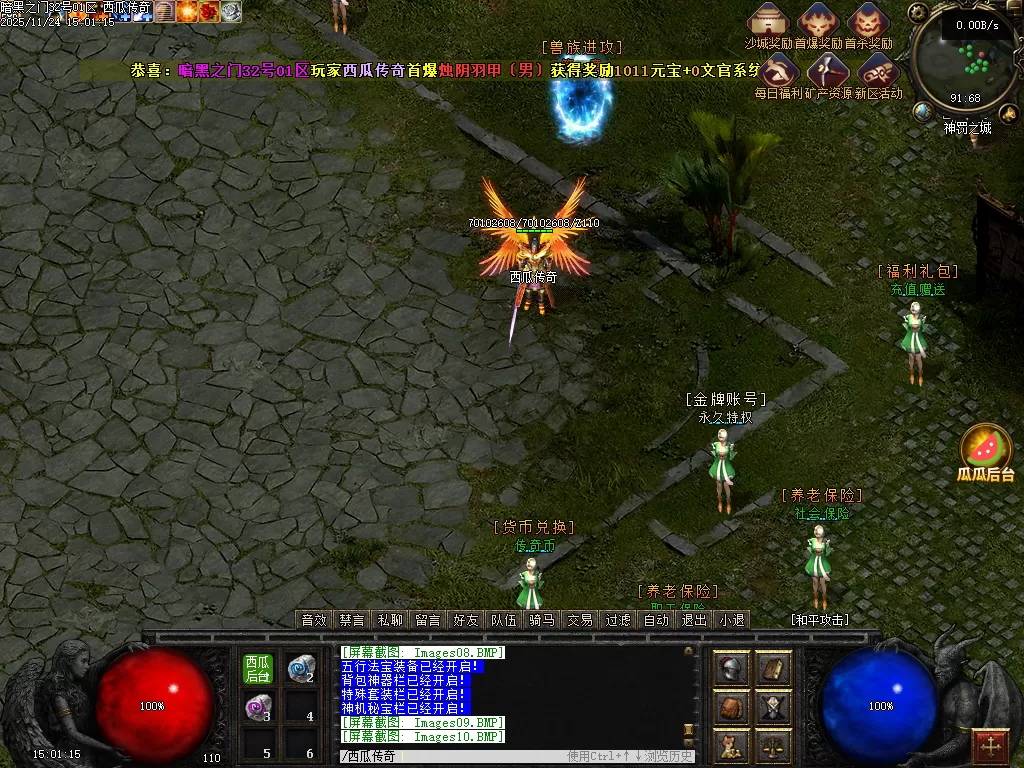The image size is (1024, 768).
Task: Click the 骑马 mount button
Action: pyautogui.click(x=542, y=620)
